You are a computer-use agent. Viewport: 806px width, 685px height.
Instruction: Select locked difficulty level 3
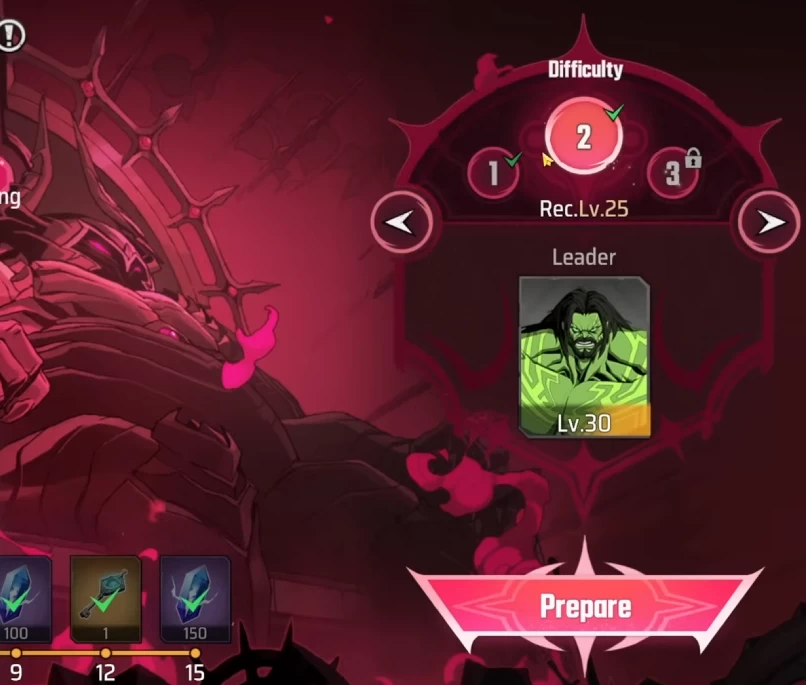point(673,174)
